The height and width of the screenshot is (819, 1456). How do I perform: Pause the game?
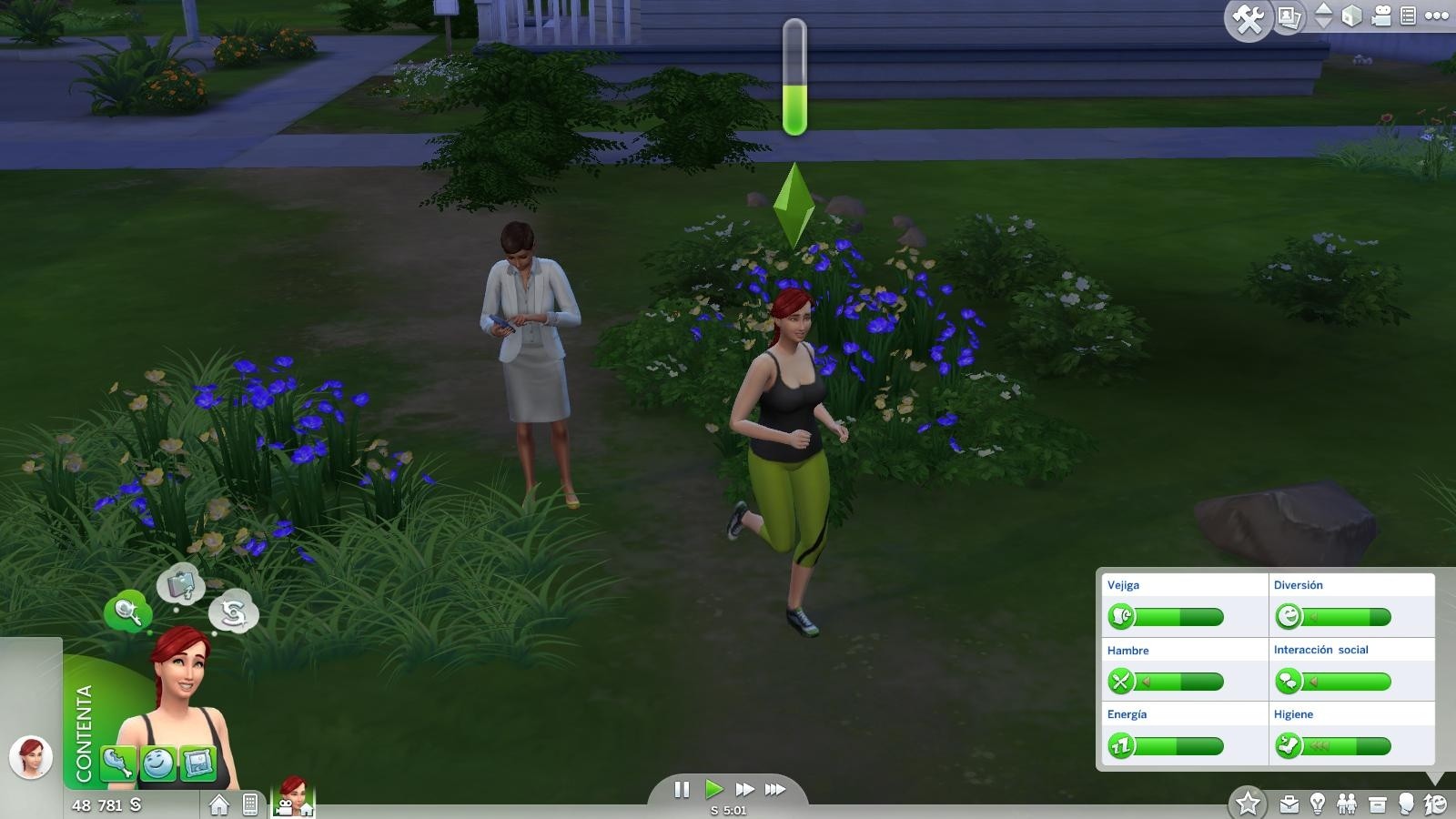(681, 790)
